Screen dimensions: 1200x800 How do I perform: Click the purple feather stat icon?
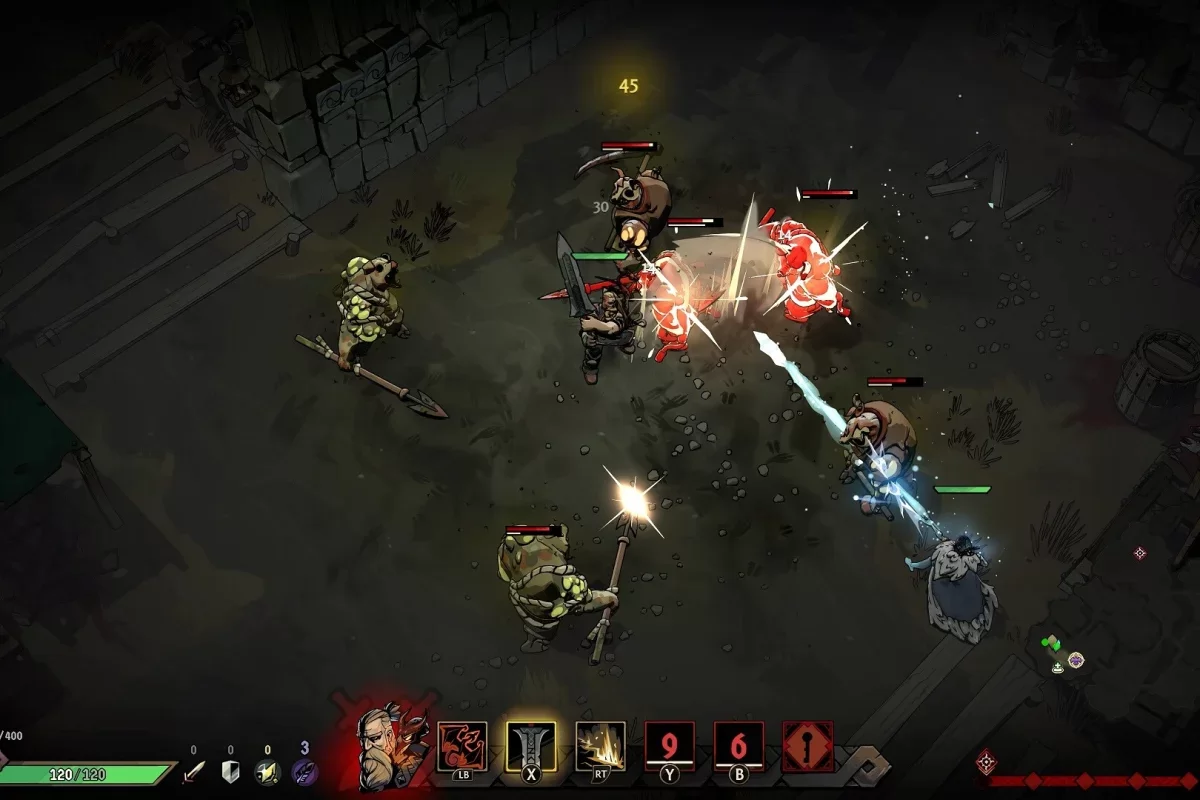(304, 772)
